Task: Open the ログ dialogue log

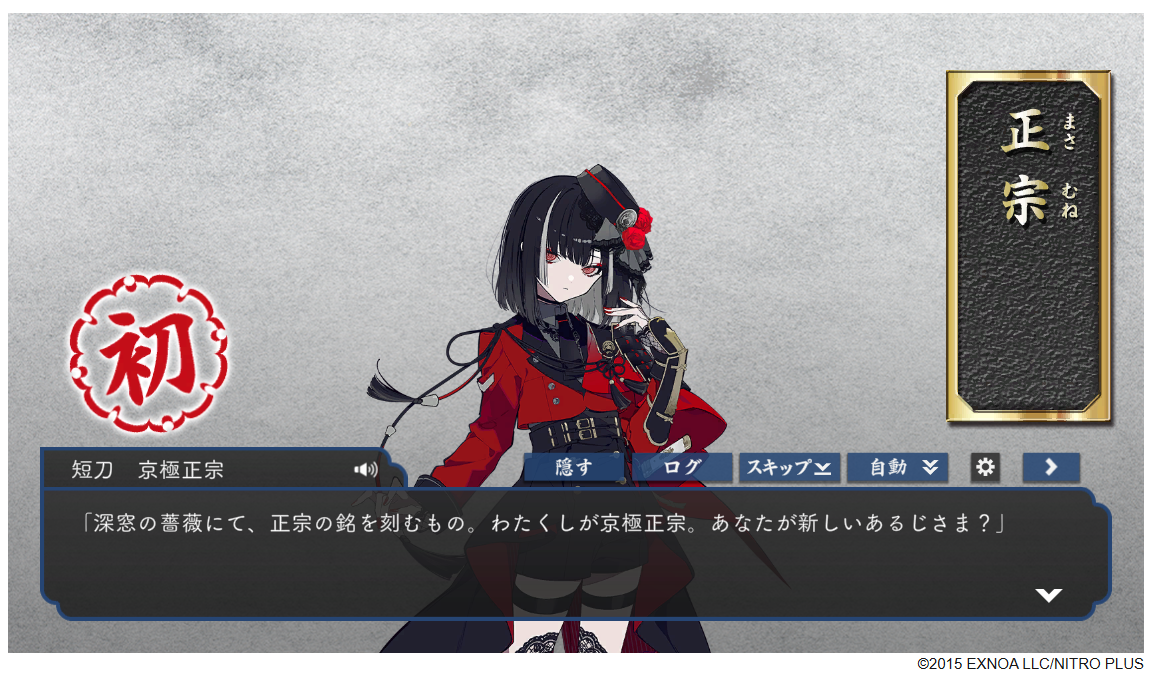Action: (683, 467)
